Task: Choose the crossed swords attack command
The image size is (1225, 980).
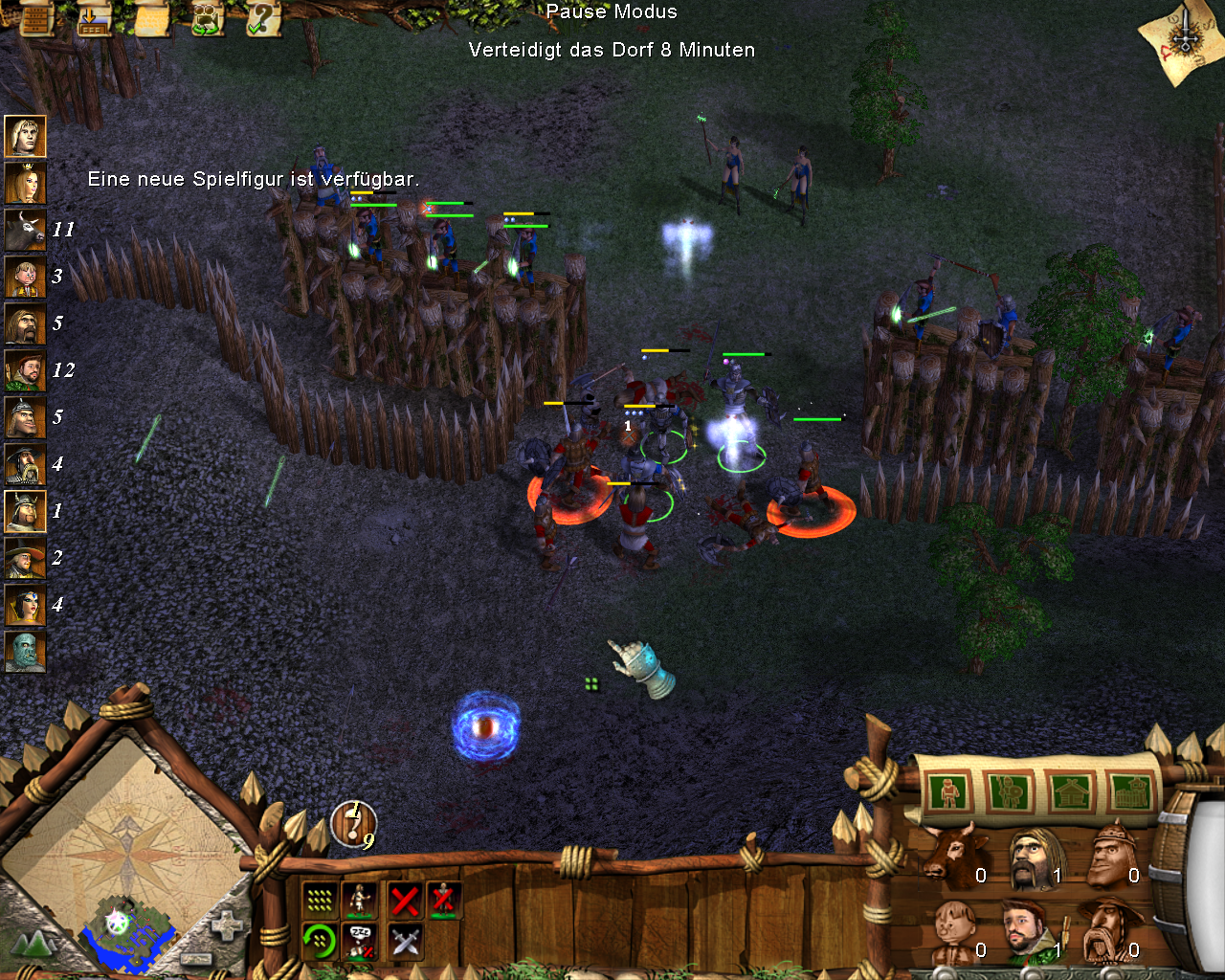Action: click(405, 942)
